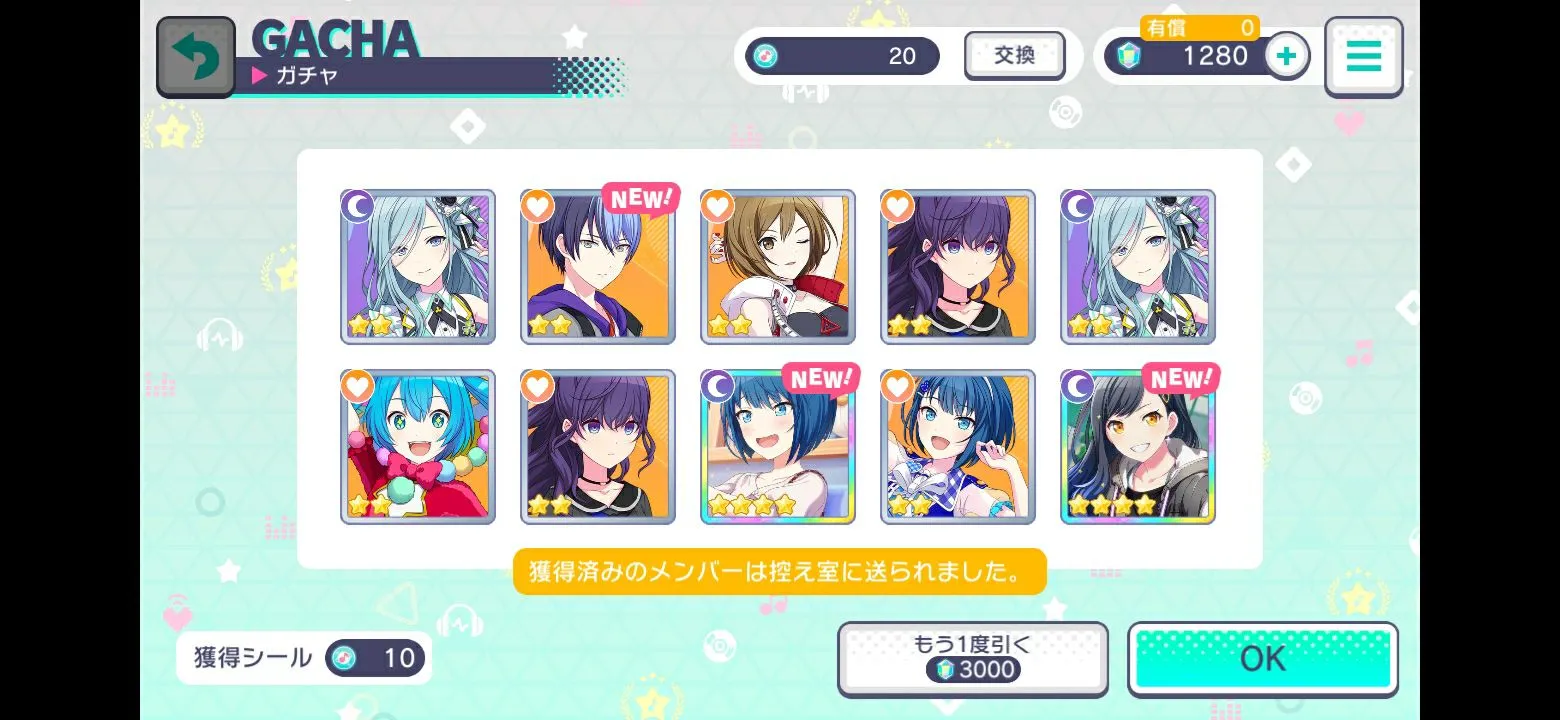Select the NEW two-star dark-blue-haired boy card
Screen dimensions: 1560x720
pyautogui.click(x=598, y=267)
